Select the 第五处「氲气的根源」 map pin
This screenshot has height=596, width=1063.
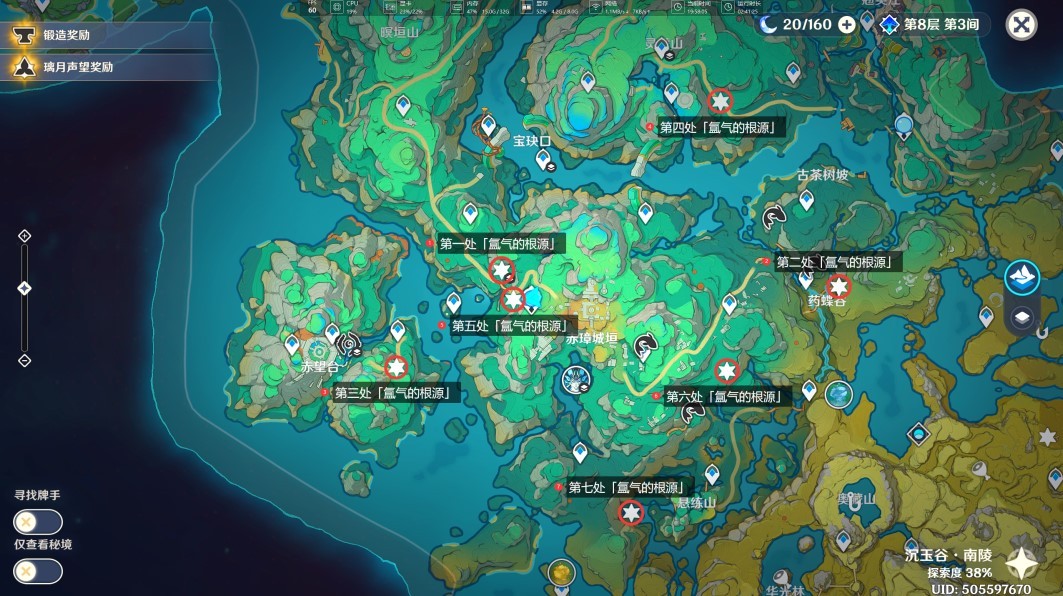point(513,299)
